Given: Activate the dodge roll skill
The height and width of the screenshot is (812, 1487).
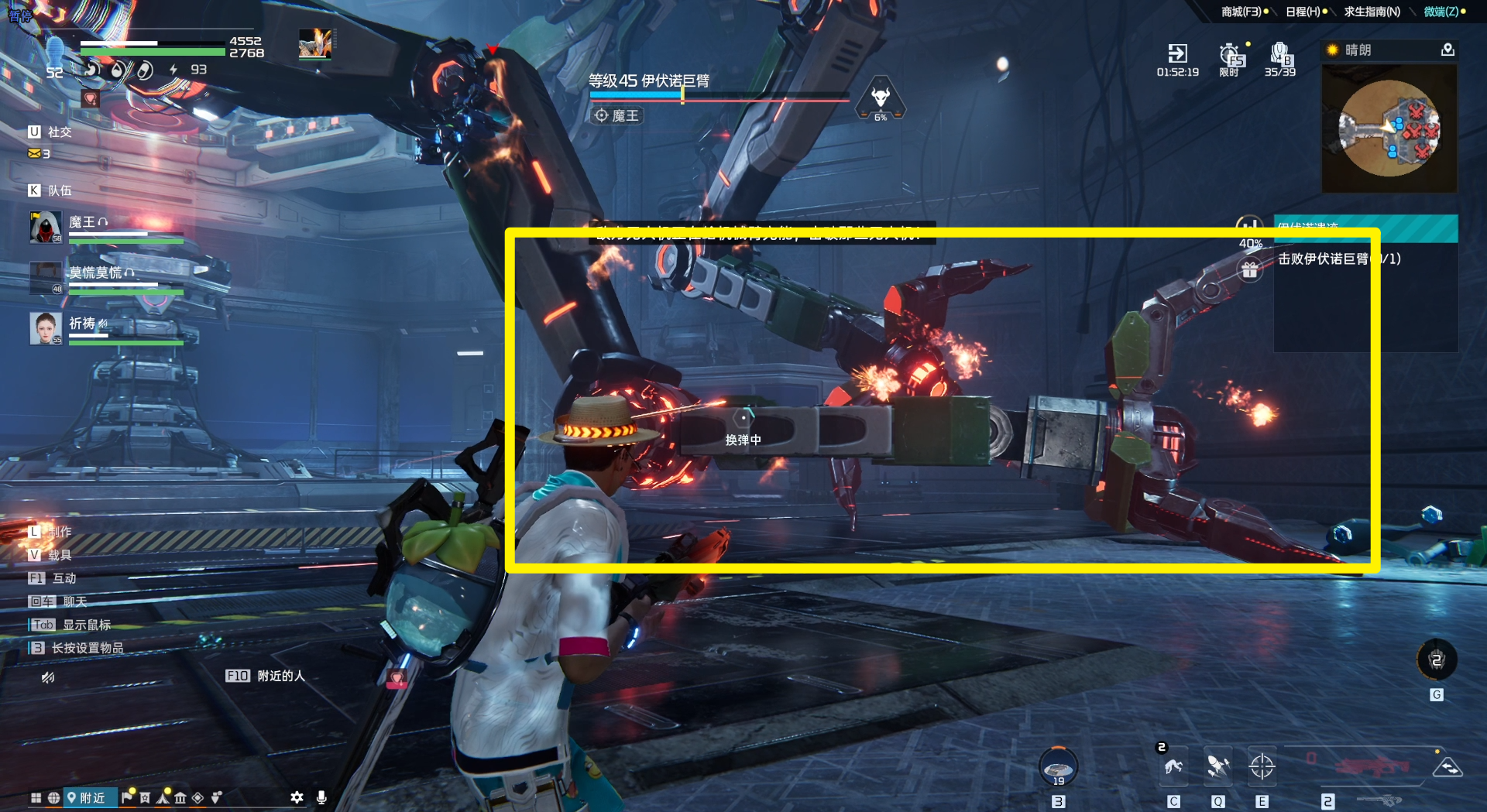Looking at the screenshot, I should (1173, 767).
